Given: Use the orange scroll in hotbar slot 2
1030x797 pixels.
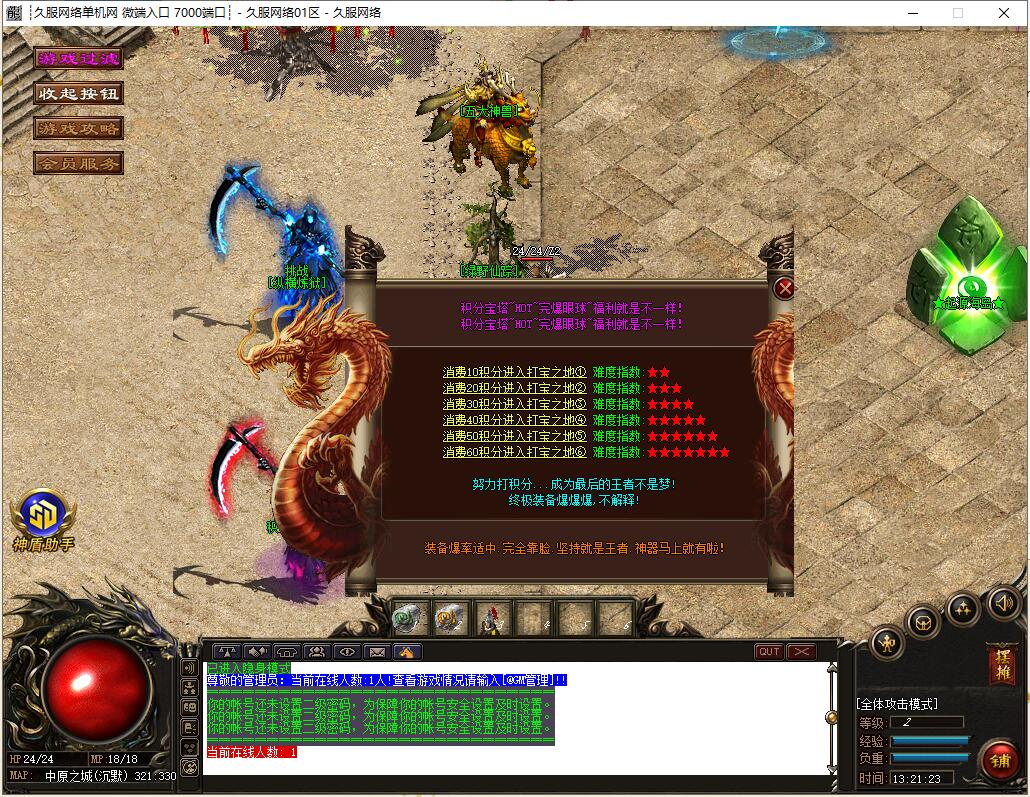Looking at the screenshot, I should point(451,619).
